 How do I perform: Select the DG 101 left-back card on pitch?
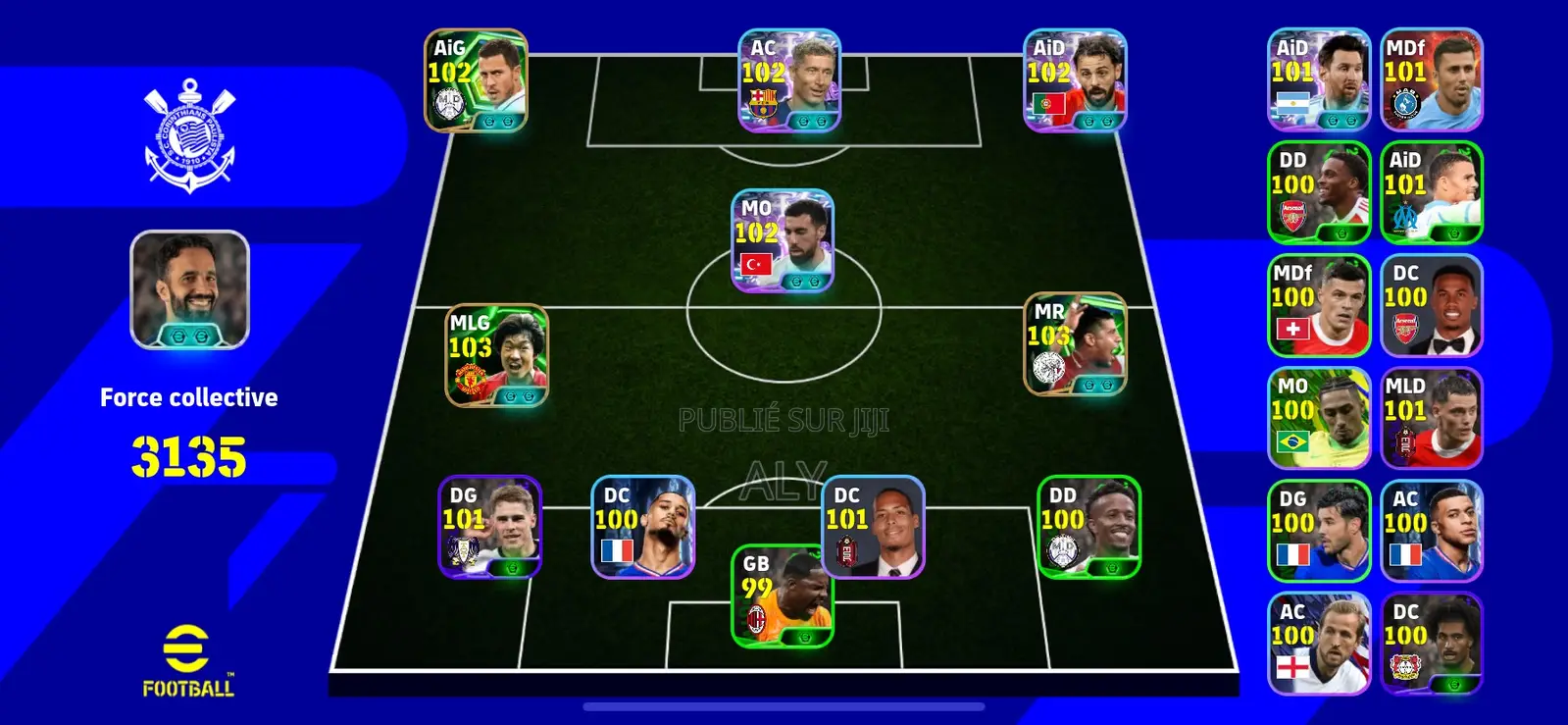(x=489, y=528)
